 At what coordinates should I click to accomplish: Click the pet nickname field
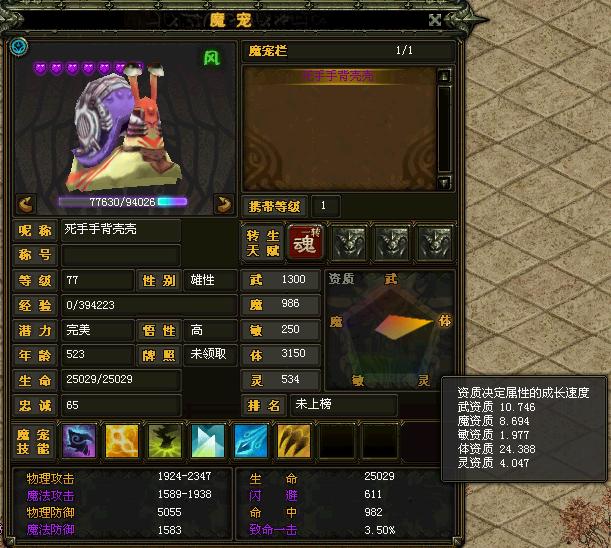120,229
